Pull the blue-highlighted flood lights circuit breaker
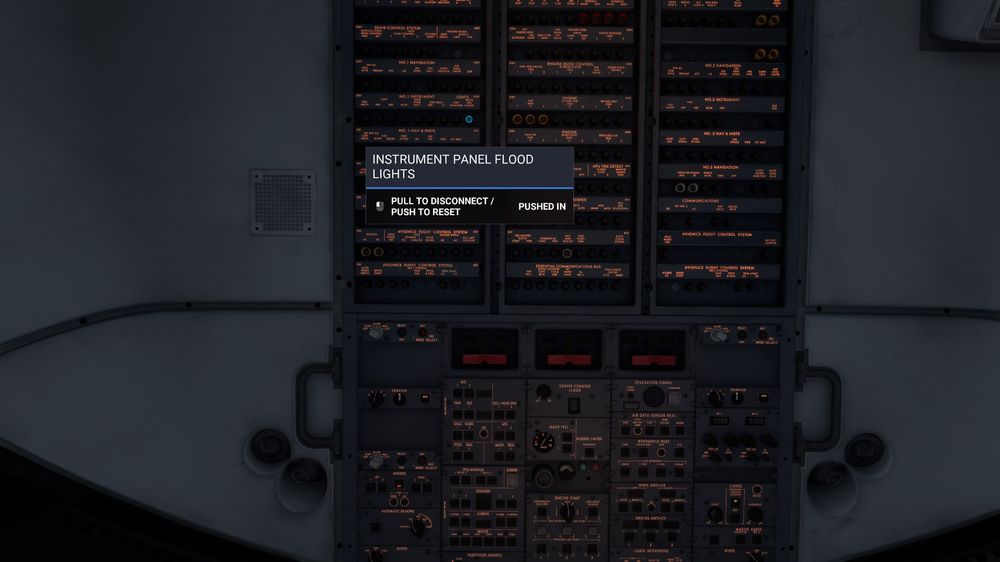 pos(469,119)
